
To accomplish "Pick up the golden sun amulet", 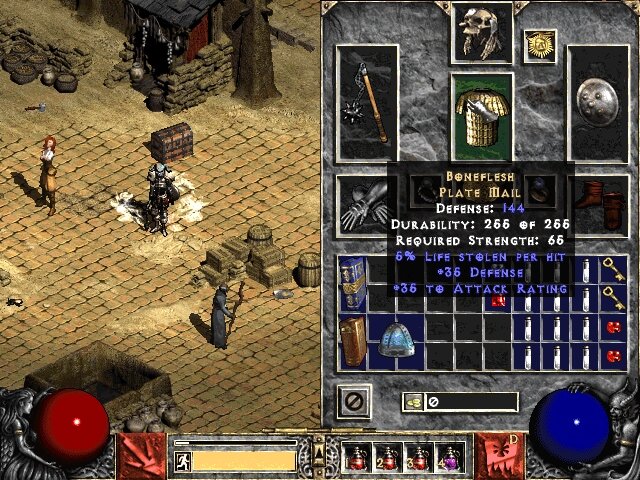I will click(540, 44).
